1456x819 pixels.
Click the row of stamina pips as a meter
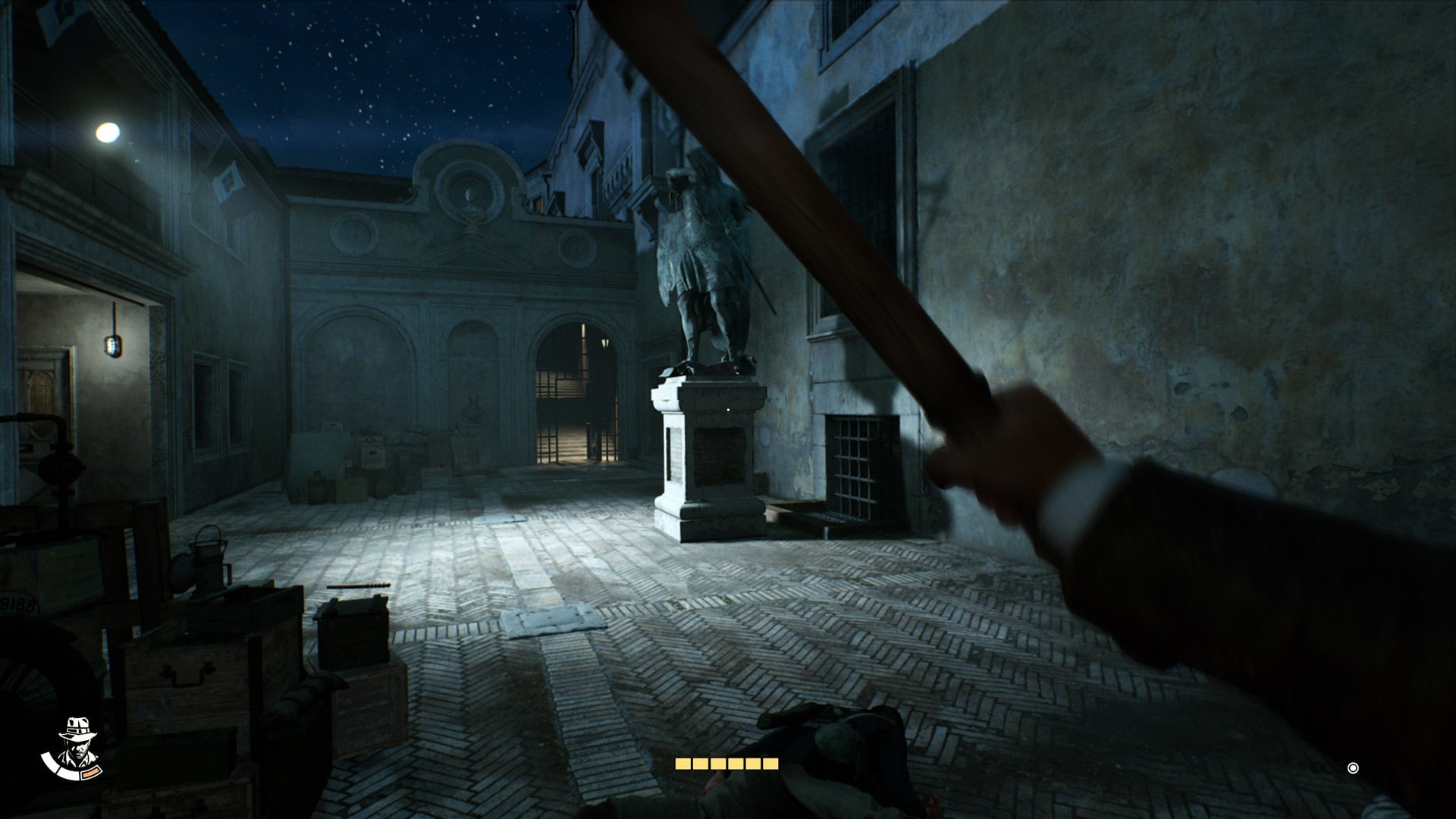point(728,764)
